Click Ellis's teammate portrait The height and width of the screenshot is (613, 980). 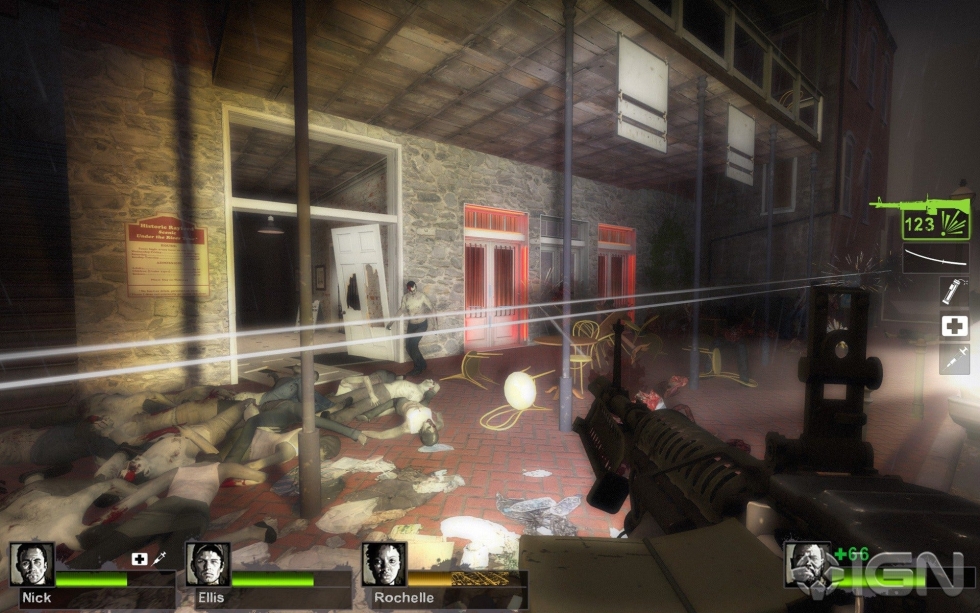[207, 564]
